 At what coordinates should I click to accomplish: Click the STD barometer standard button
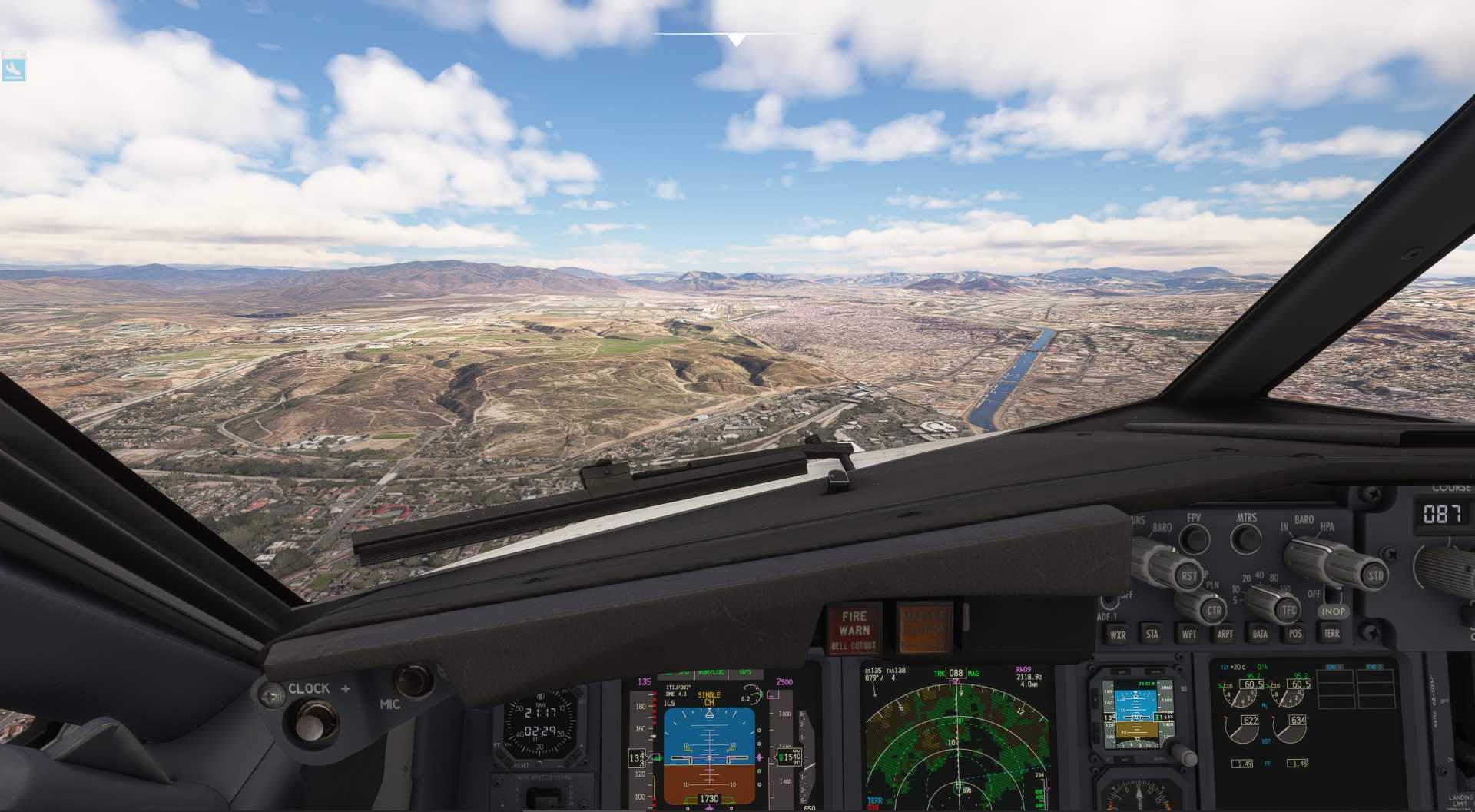click(x=1374, y=575)
